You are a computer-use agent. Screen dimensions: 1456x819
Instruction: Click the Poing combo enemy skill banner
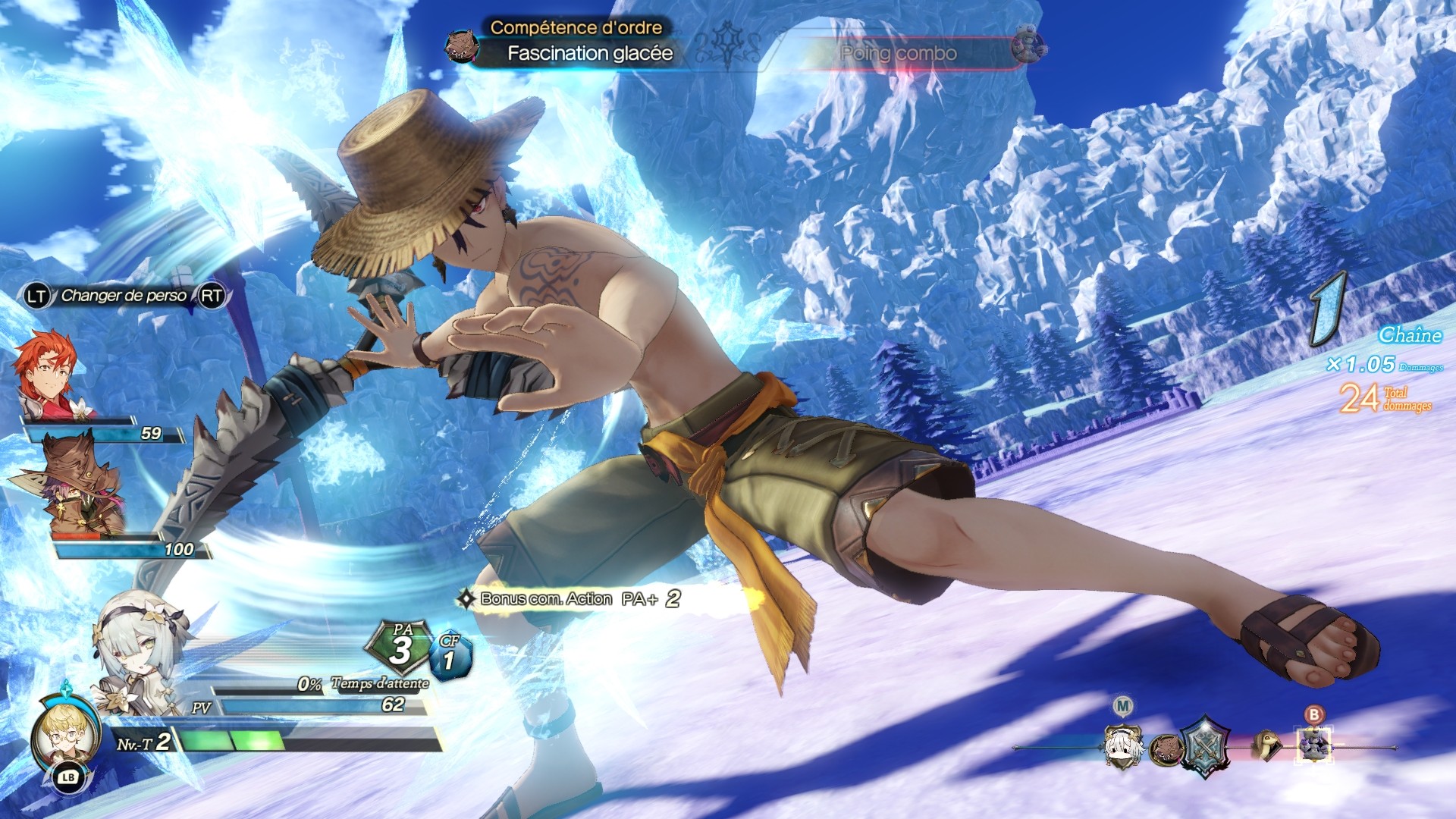[x=899, y=53]
